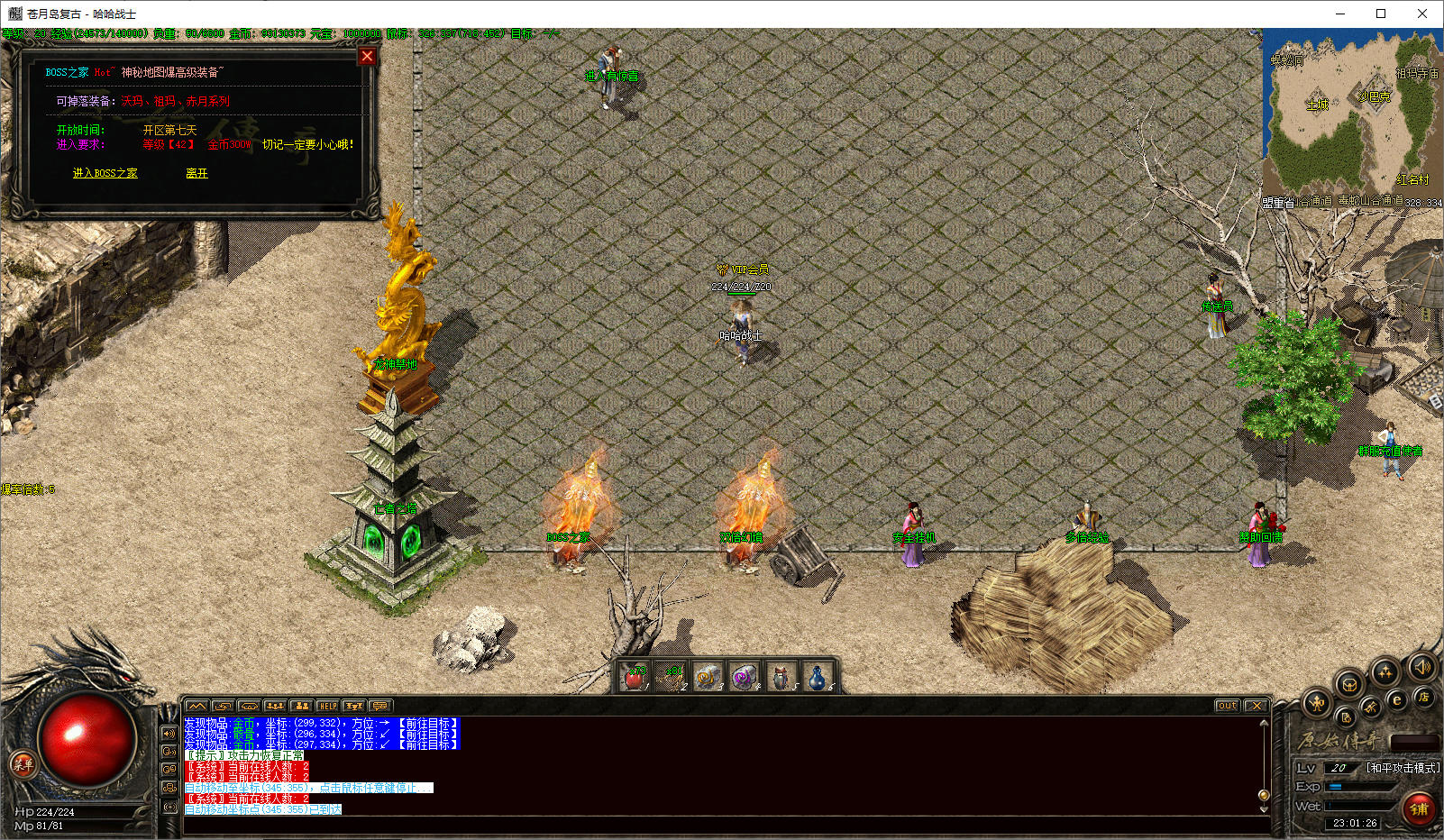
Task: Choose 离开 to leave the dialog
Action: (x=196, y=173)
